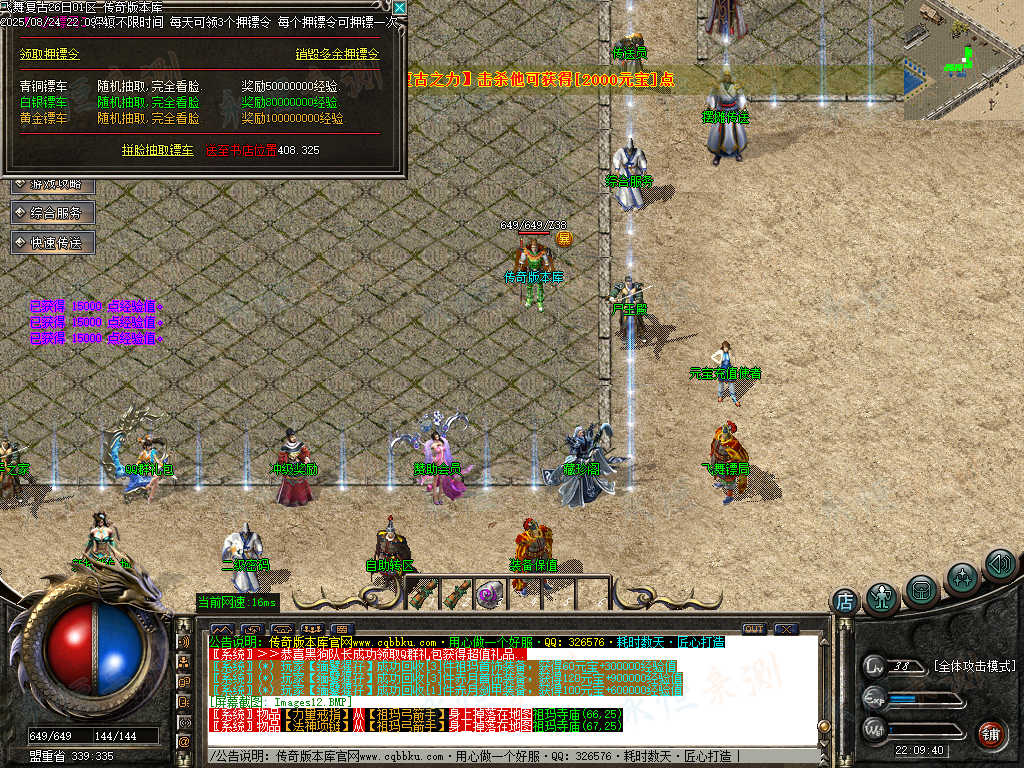
Task: Use the purple orb item in quick slot
Action: [x=489, y=593]
